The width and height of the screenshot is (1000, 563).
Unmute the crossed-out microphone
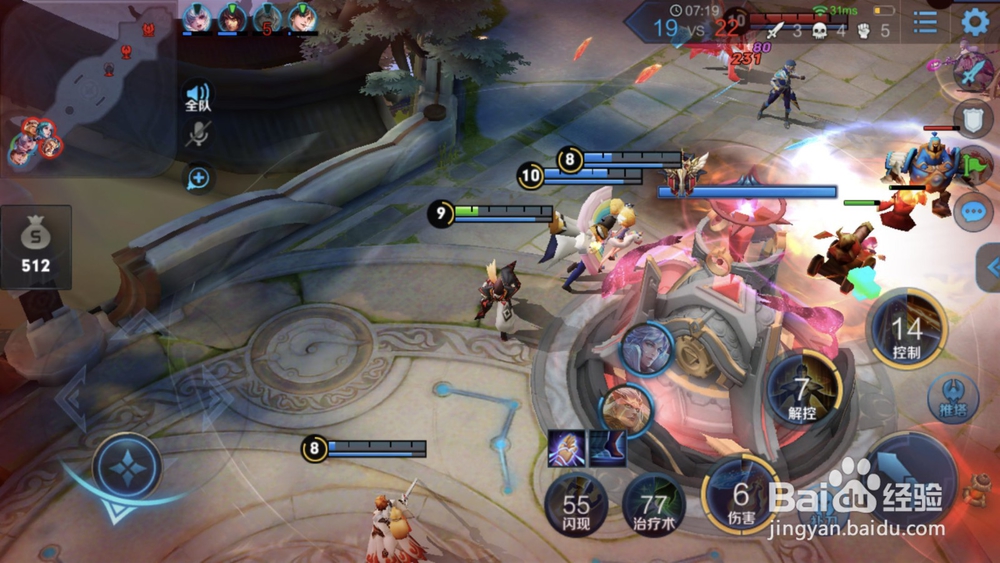(198, 136)
